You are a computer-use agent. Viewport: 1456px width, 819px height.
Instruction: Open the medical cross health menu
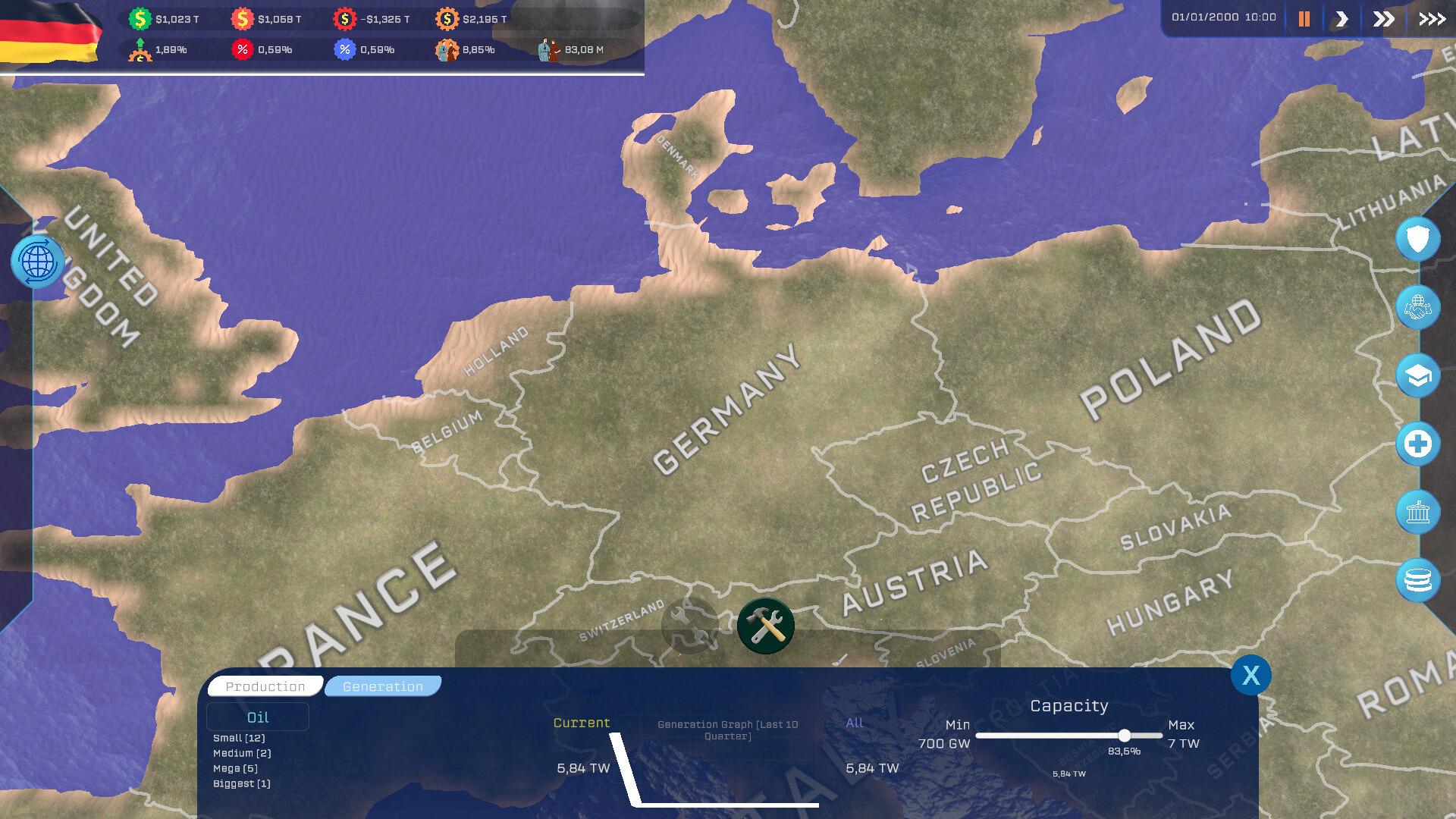pyautogui.click(x=1417, y=444)
